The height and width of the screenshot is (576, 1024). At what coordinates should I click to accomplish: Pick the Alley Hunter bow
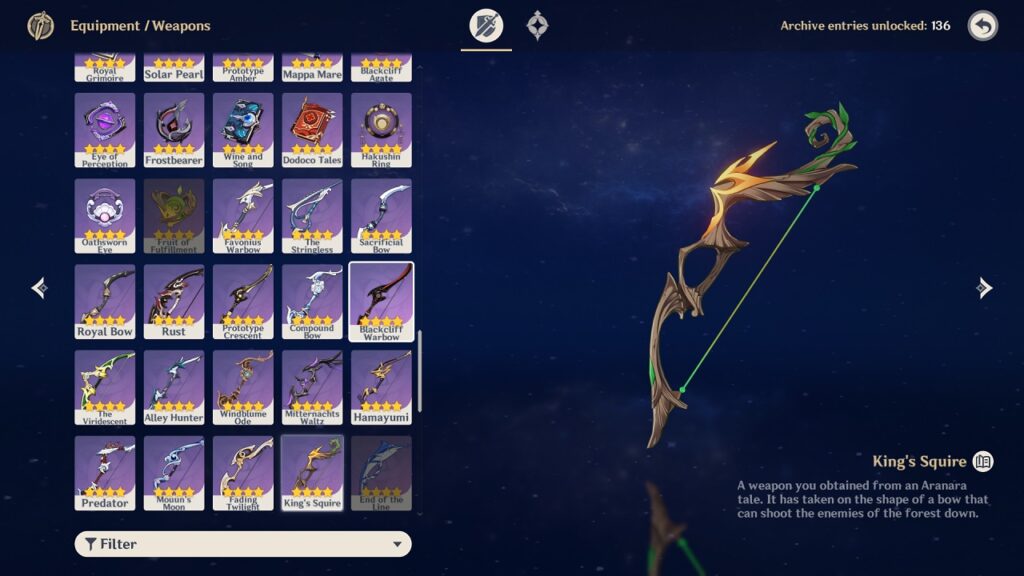[174, 387]
